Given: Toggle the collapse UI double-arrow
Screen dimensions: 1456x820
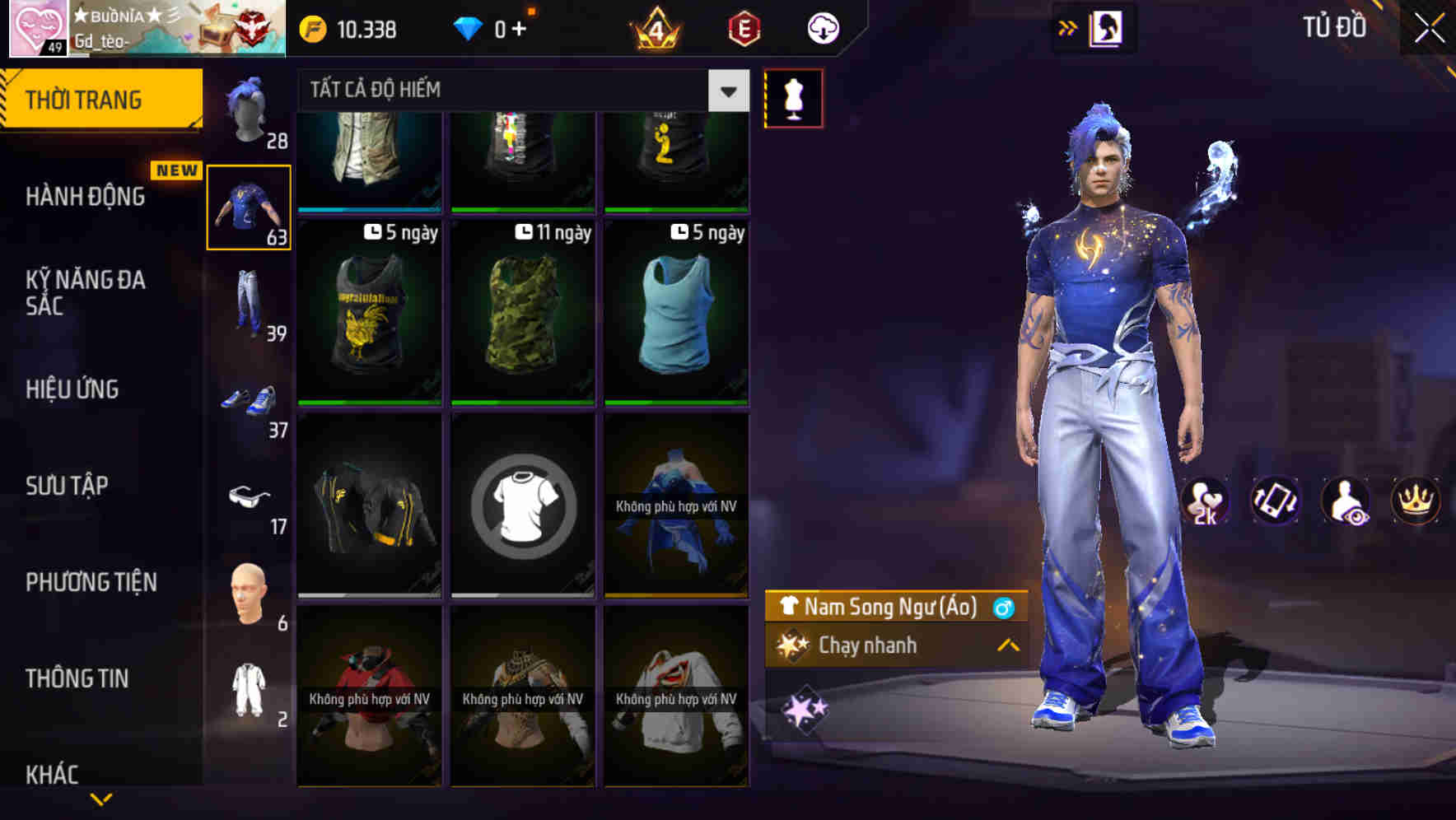Looking at the screenshot, I should (x=1068, y=26).
